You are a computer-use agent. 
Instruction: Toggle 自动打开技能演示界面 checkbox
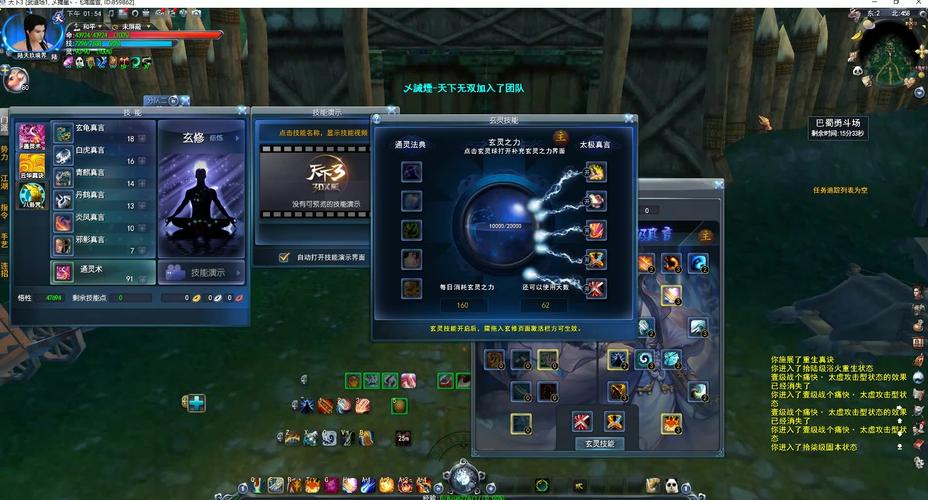tap(284, 257)
